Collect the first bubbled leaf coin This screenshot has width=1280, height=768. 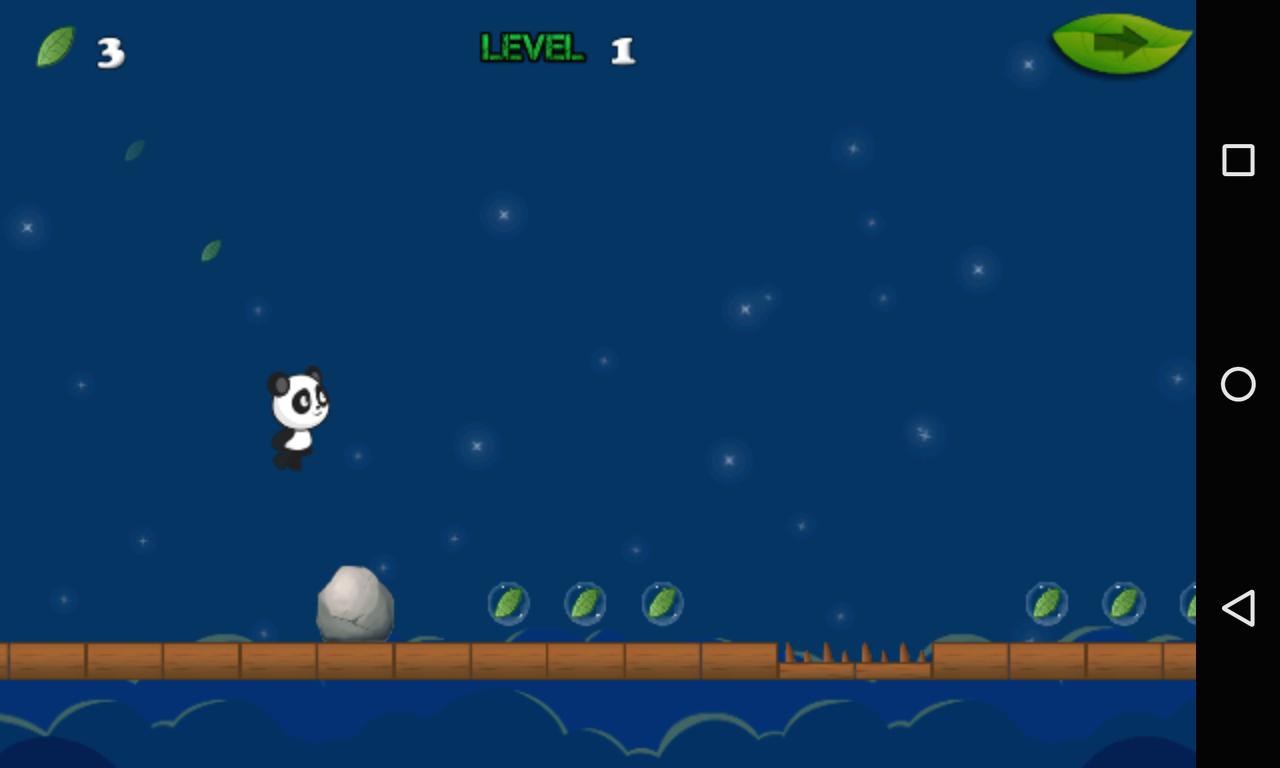tap(510, 602)
